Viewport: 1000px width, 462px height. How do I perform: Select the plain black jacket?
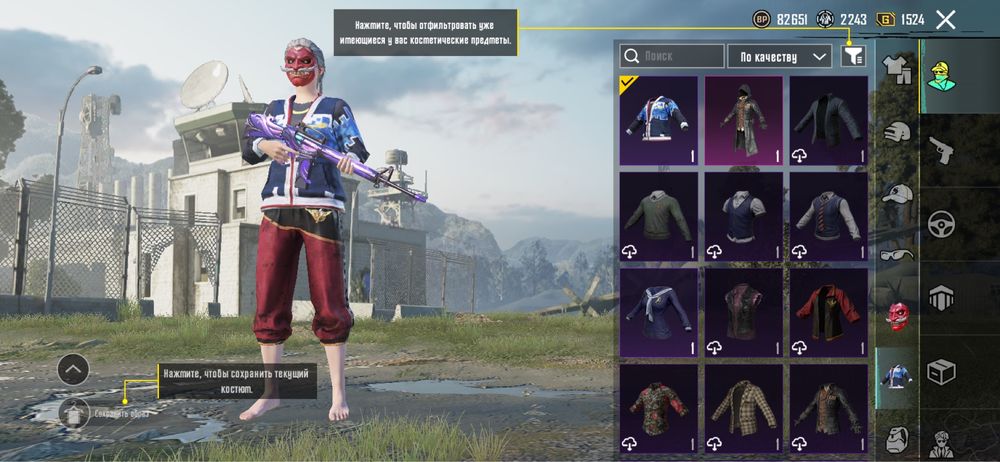(x=828, y=121)
